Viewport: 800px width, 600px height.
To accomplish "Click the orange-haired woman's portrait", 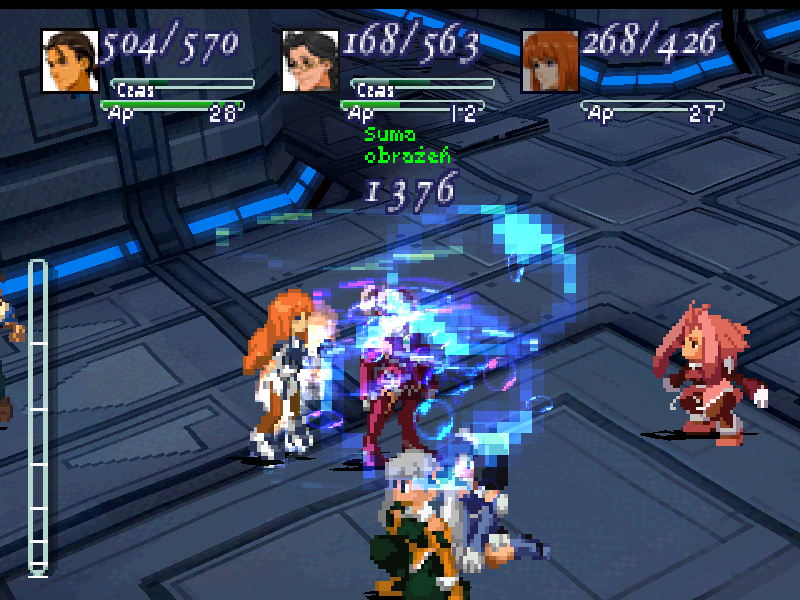I will 551,61.
